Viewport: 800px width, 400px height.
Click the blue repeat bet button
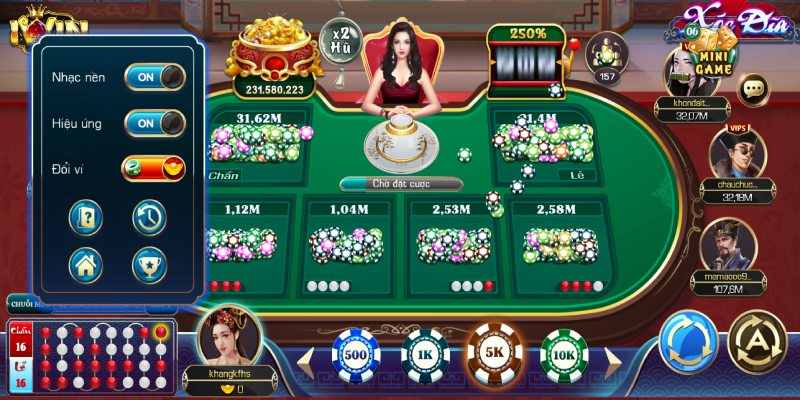[x=688, y=340]
